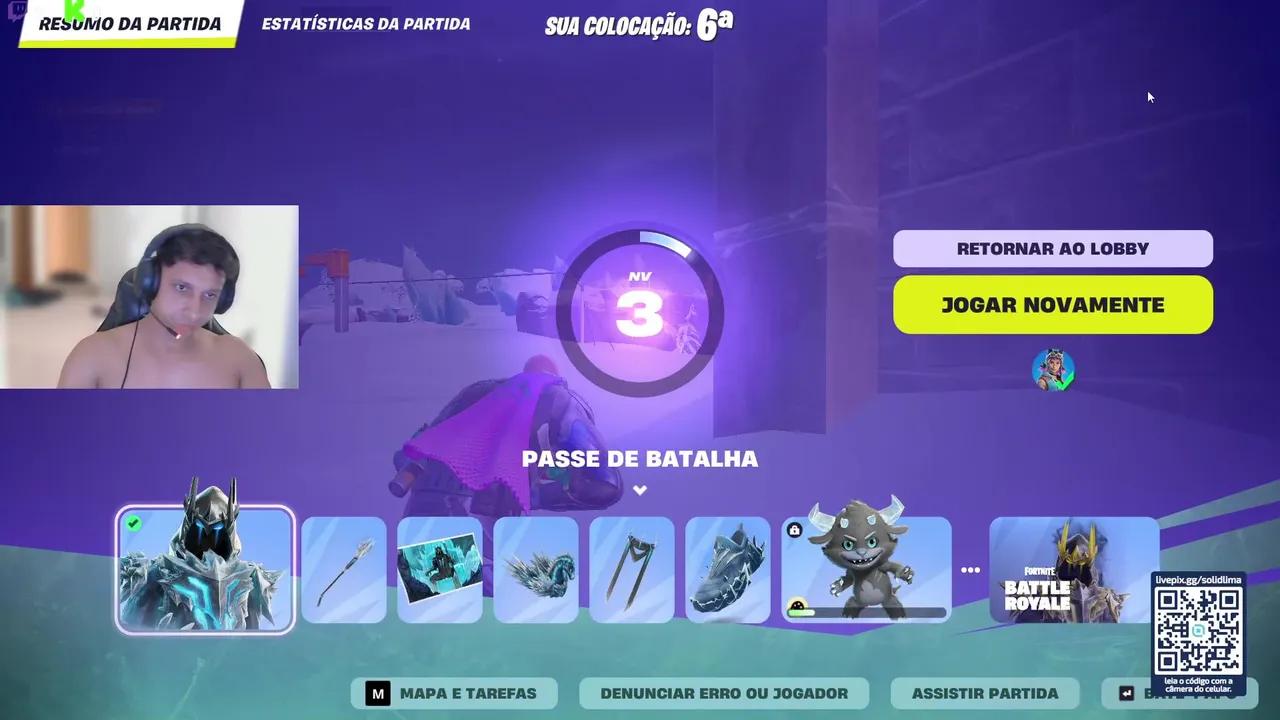Click the level 3 progress ring
Screen dimensions: 1280x720
tap(640, 310)
